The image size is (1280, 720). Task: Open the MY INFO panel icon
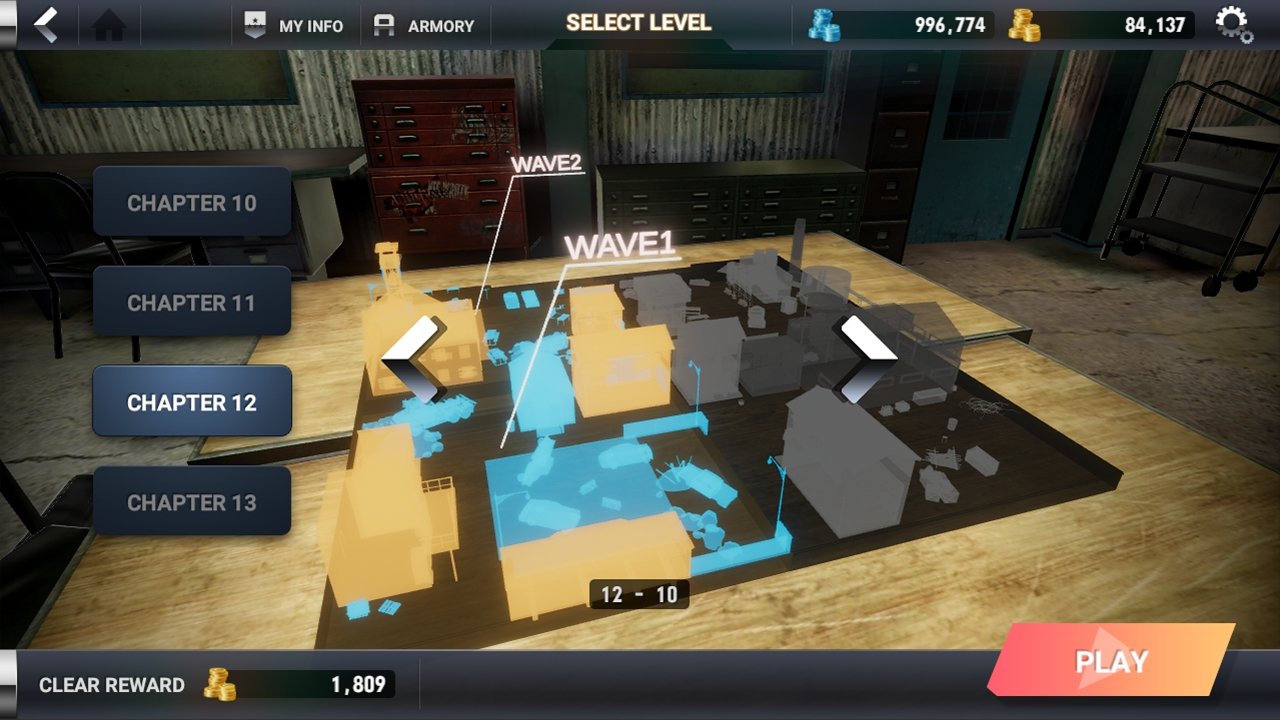coord(255,26)
